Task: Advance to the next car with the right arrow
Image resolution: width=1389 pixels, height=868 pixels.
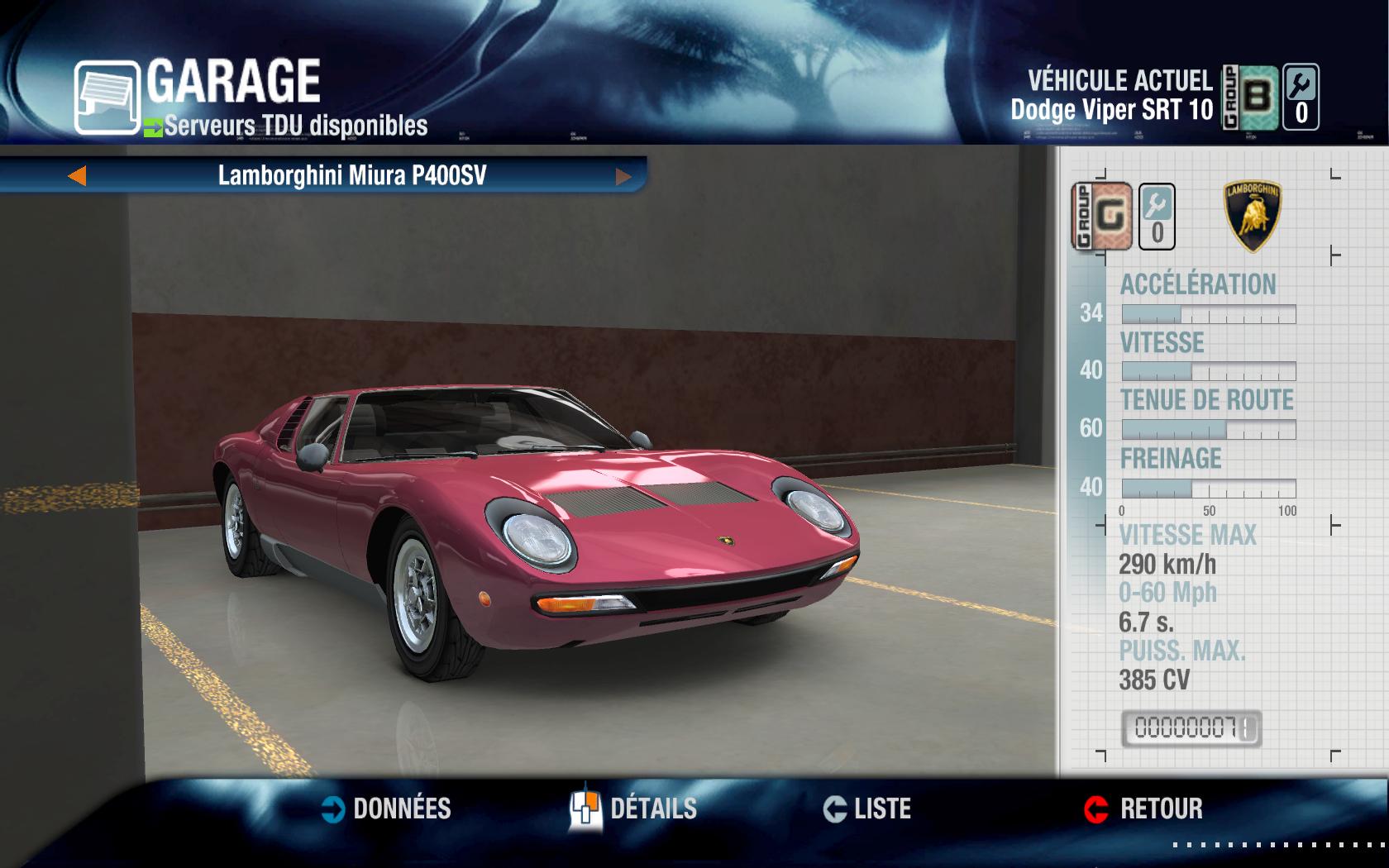Action: click(x=624, y=175)
